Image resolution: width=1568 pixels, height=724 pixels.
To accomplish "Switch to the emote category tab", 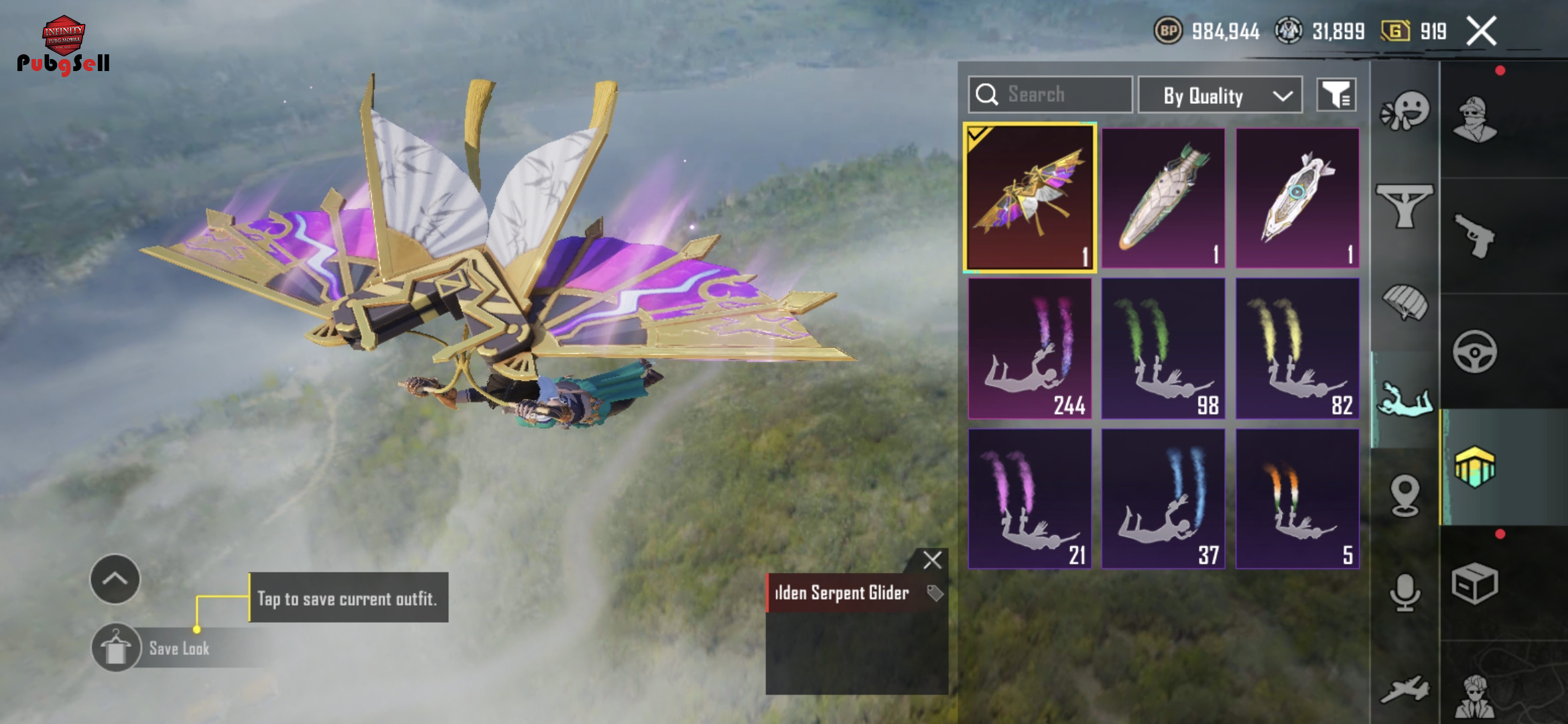I will [1404, 111].
